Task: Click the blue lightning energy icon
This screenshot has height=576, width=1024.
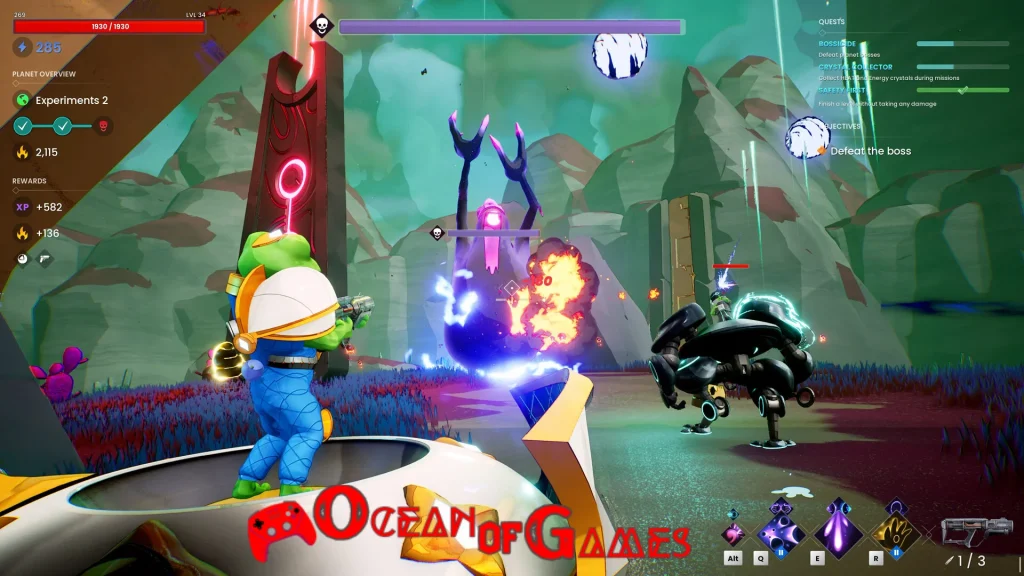Action: pos(22,47)
